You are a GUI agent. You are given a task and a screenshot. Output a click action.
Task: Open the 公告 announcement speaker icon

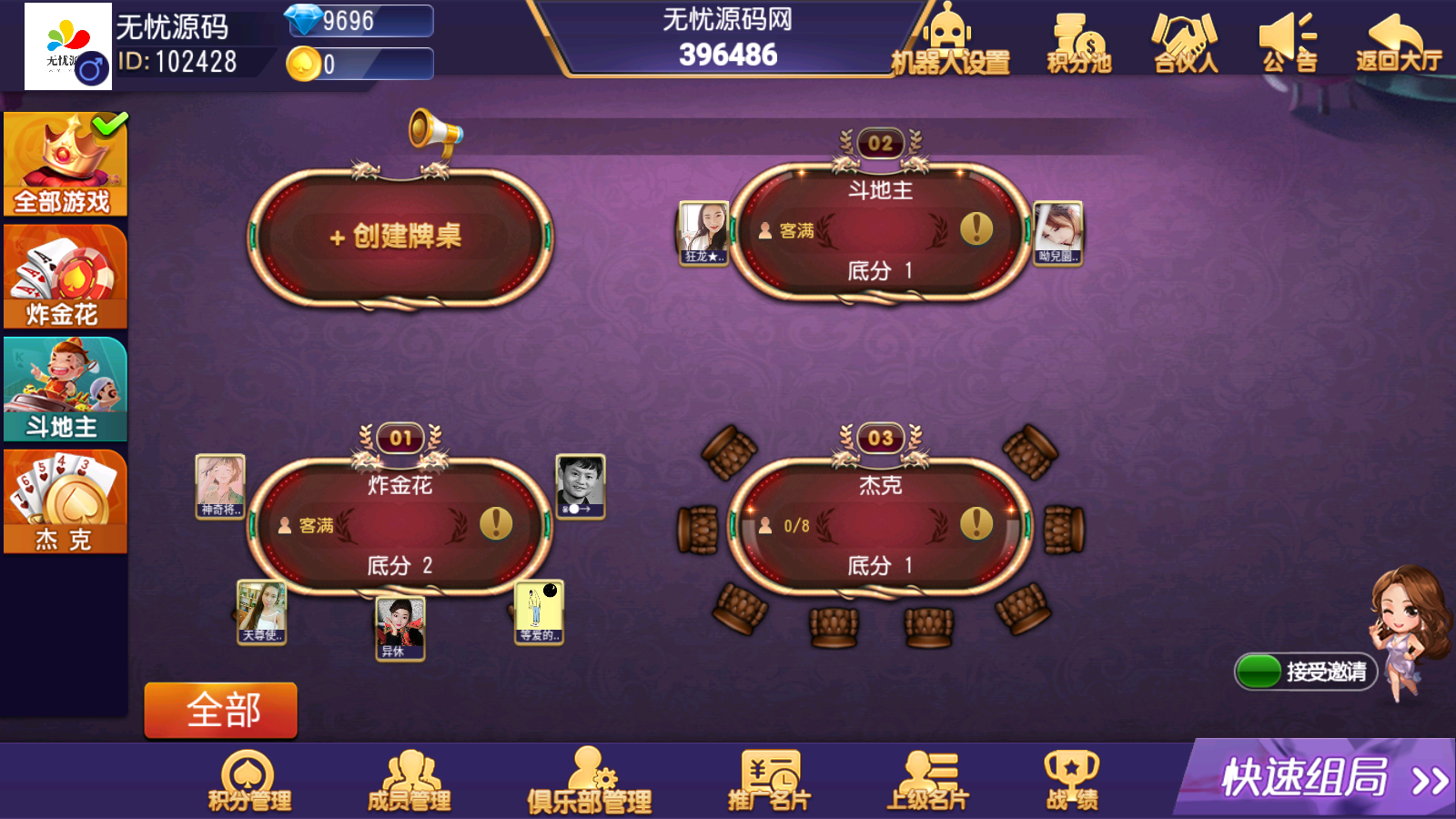(x=1288, y=41)
